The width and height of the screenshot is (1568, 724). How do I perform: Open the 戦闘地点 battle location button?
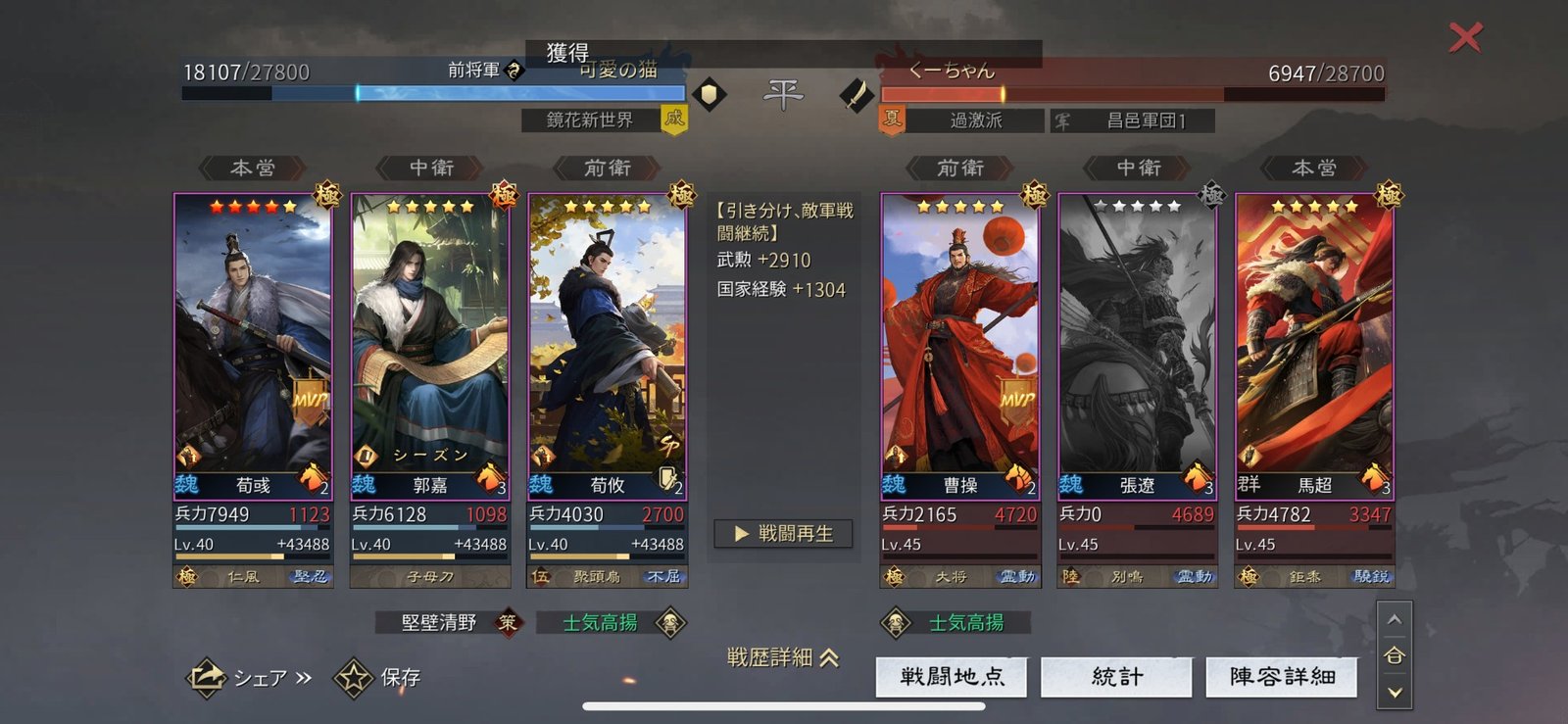[952, 677]
